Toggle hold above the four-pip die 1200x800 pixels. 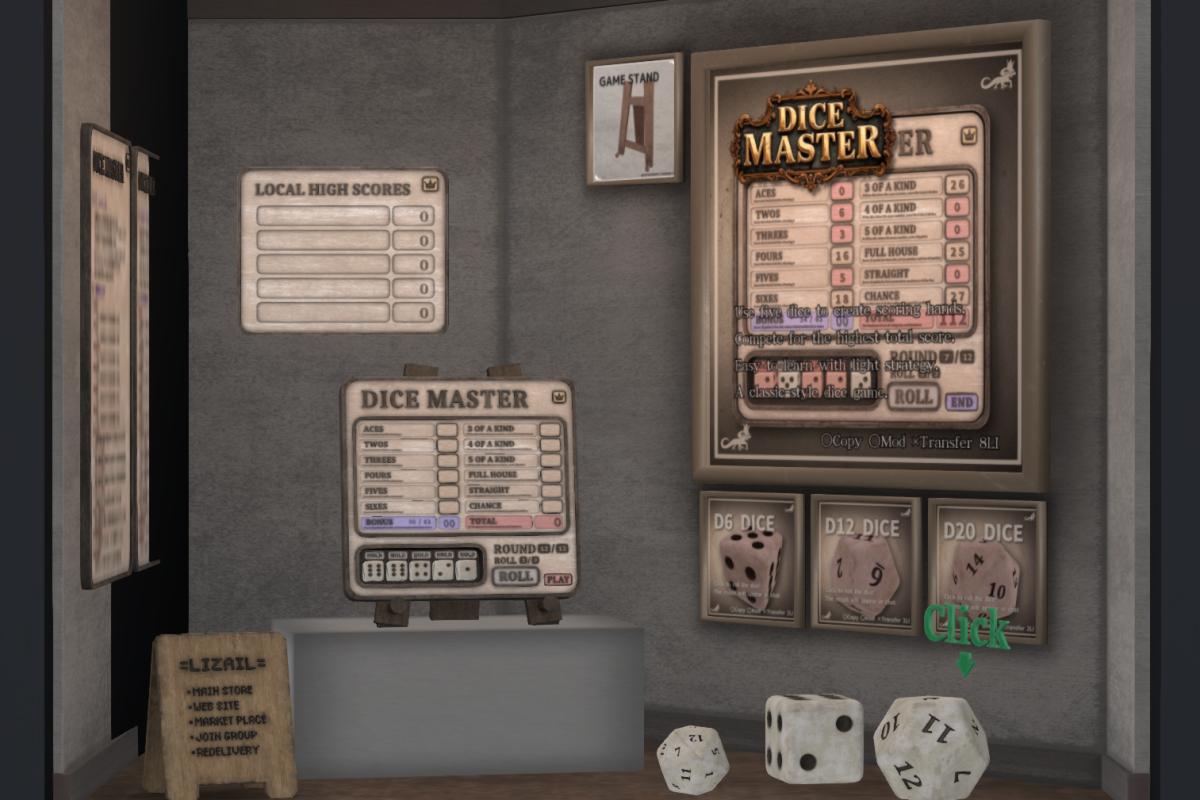pos(419,555)
